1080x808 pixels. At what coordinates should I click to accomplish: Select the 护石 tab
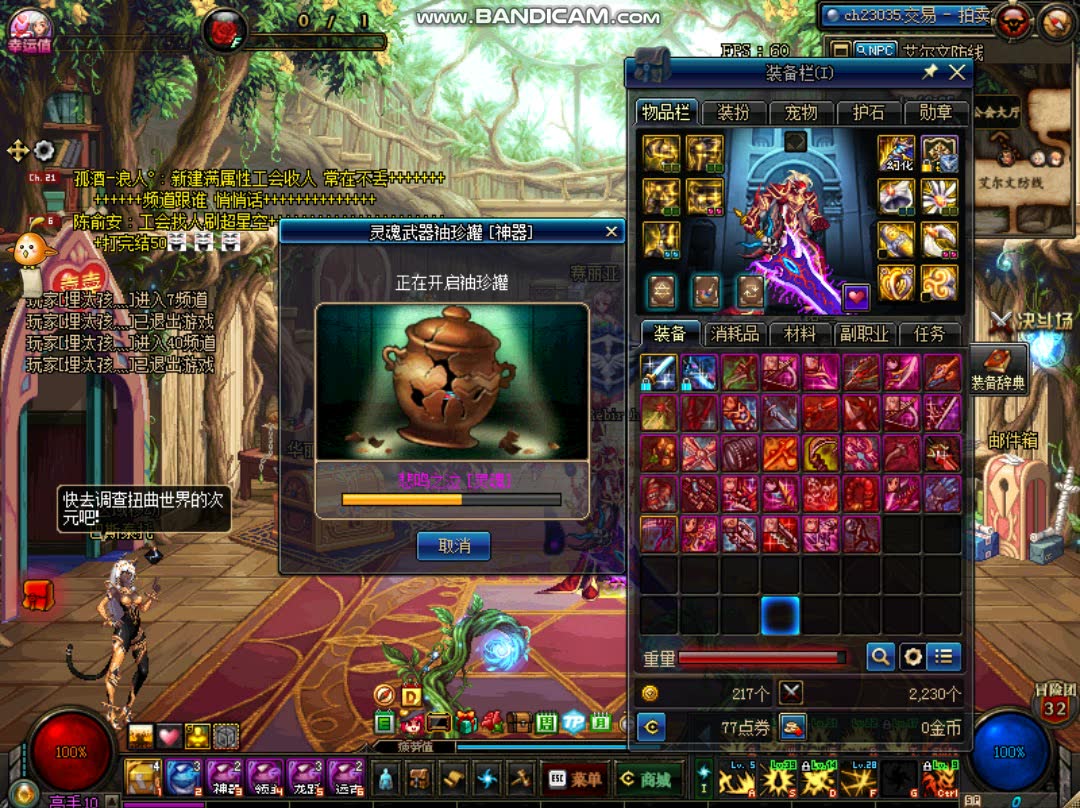click(x=868, y=112)
